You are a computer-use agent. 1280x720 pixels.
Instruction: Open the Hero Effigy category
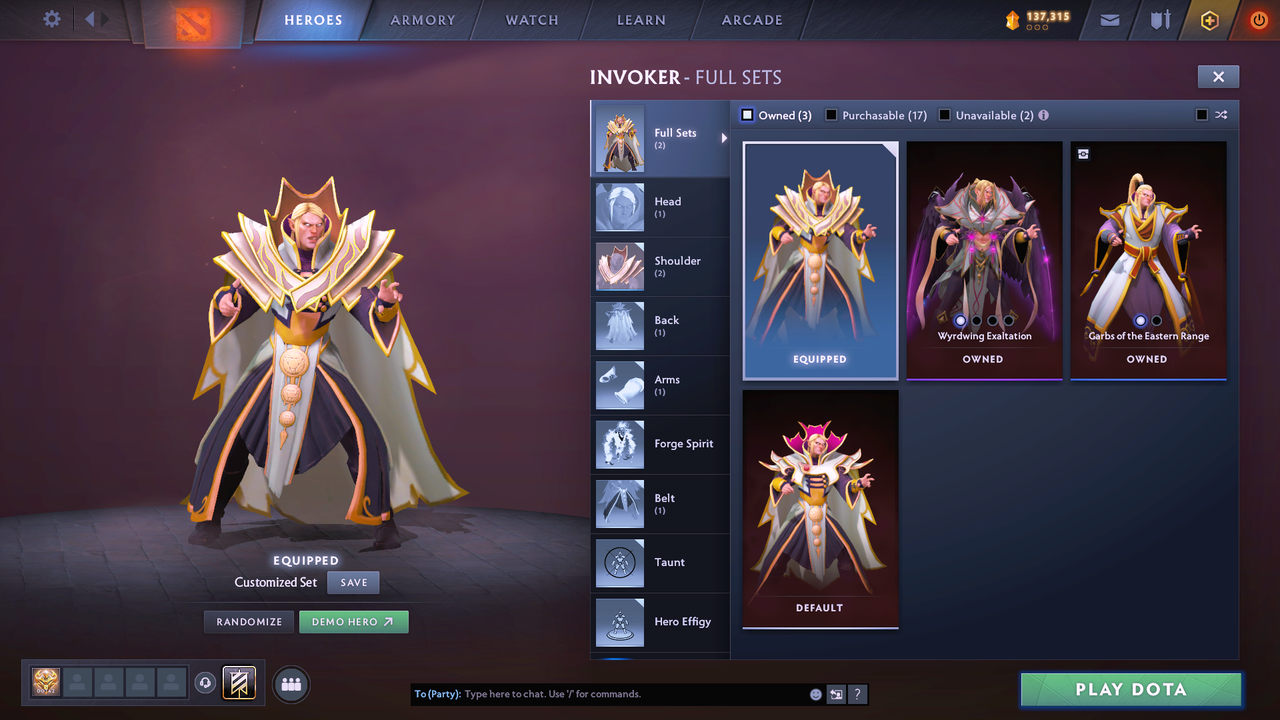click(x=660, y=622)
